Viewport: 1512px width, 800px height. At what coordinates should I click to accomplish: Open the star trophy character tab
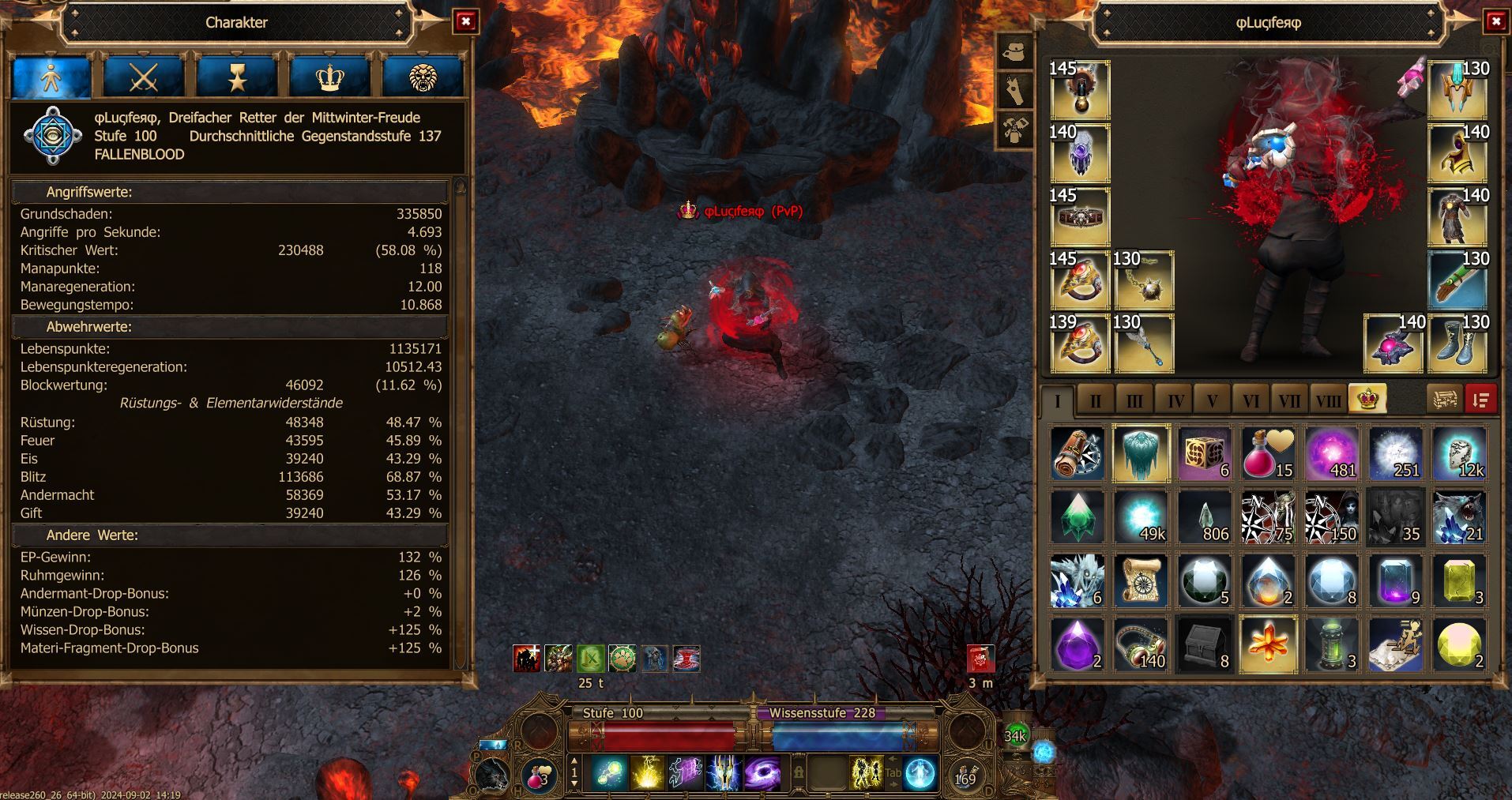pos(237,77)
